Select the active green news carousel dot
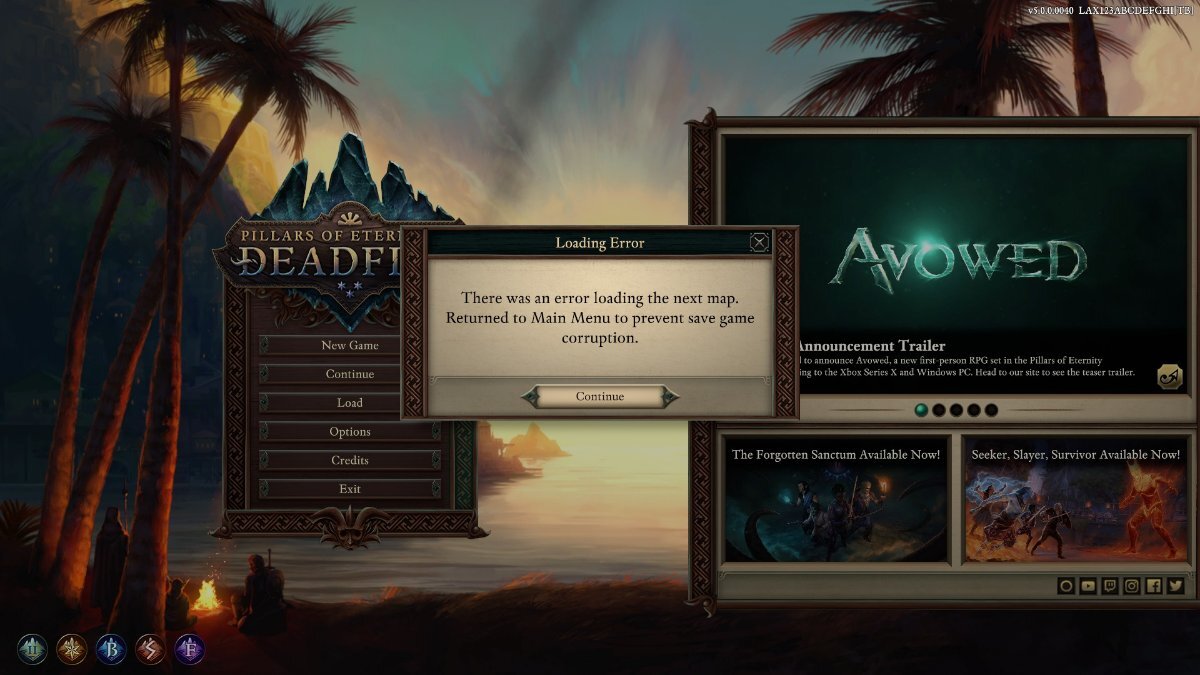The height and width of the screenshot is (675, 1200). (920, 410)
